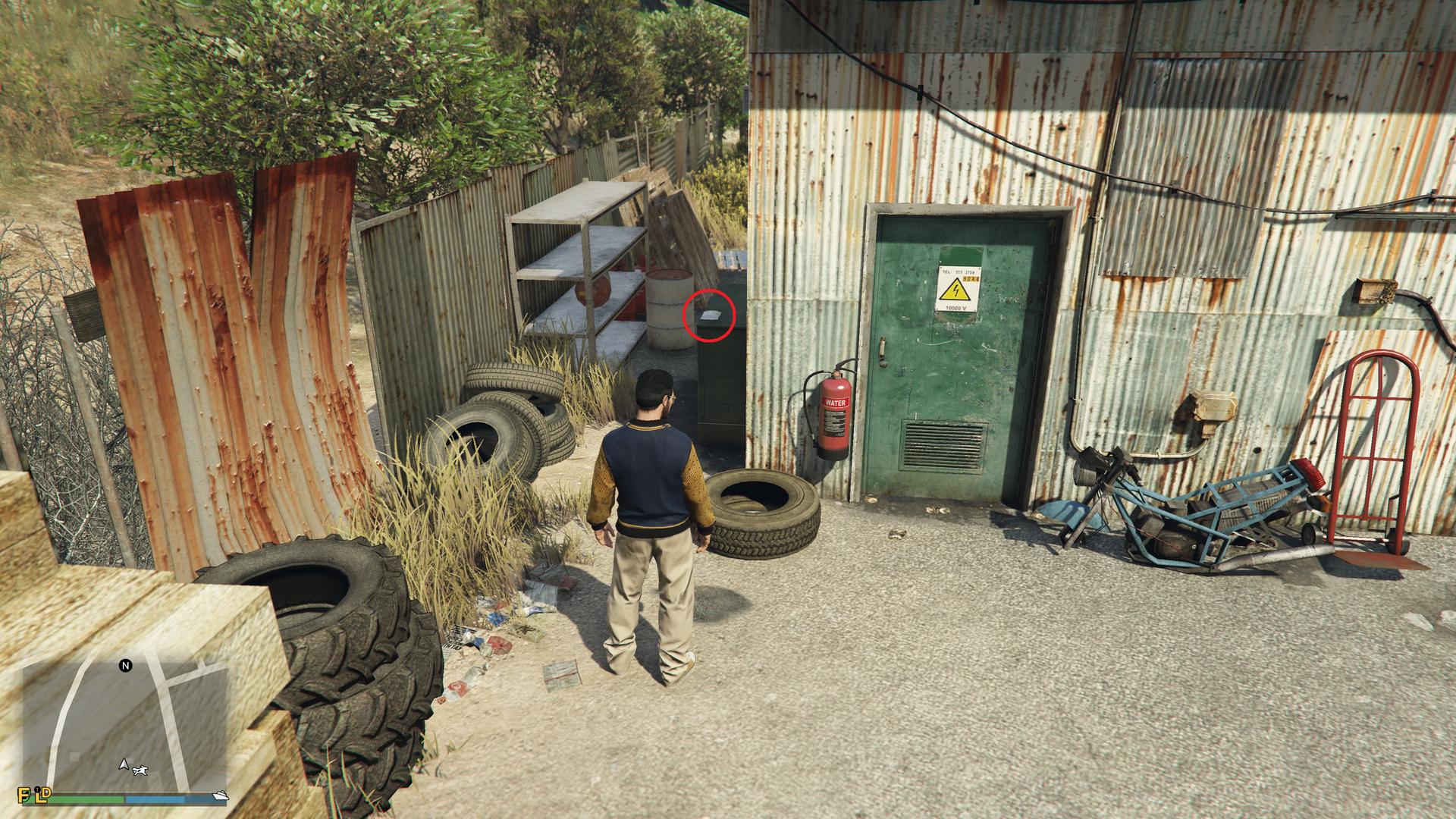Select the yellow D mission blip

(45, 793)
